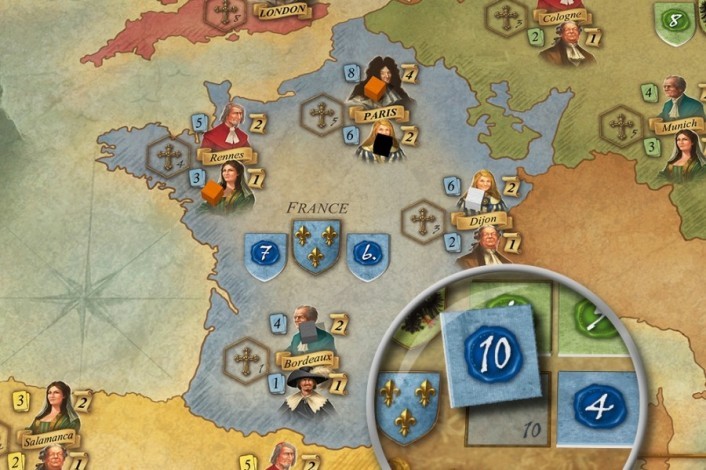Screen dimensions: 706x470
Task: Click the blue France 6 bonus shield
Action: click(x=368, y=255)
